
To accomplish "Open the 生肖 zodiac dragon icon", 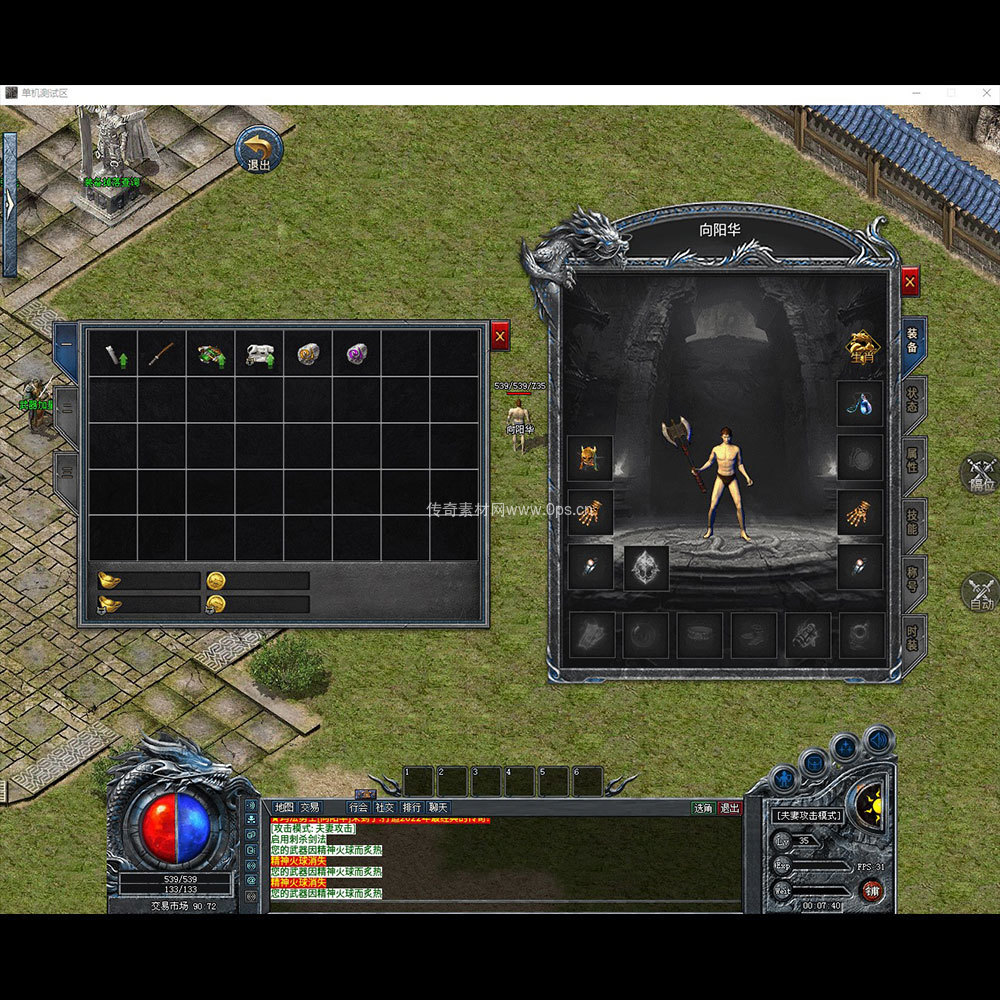I will 861,347.
